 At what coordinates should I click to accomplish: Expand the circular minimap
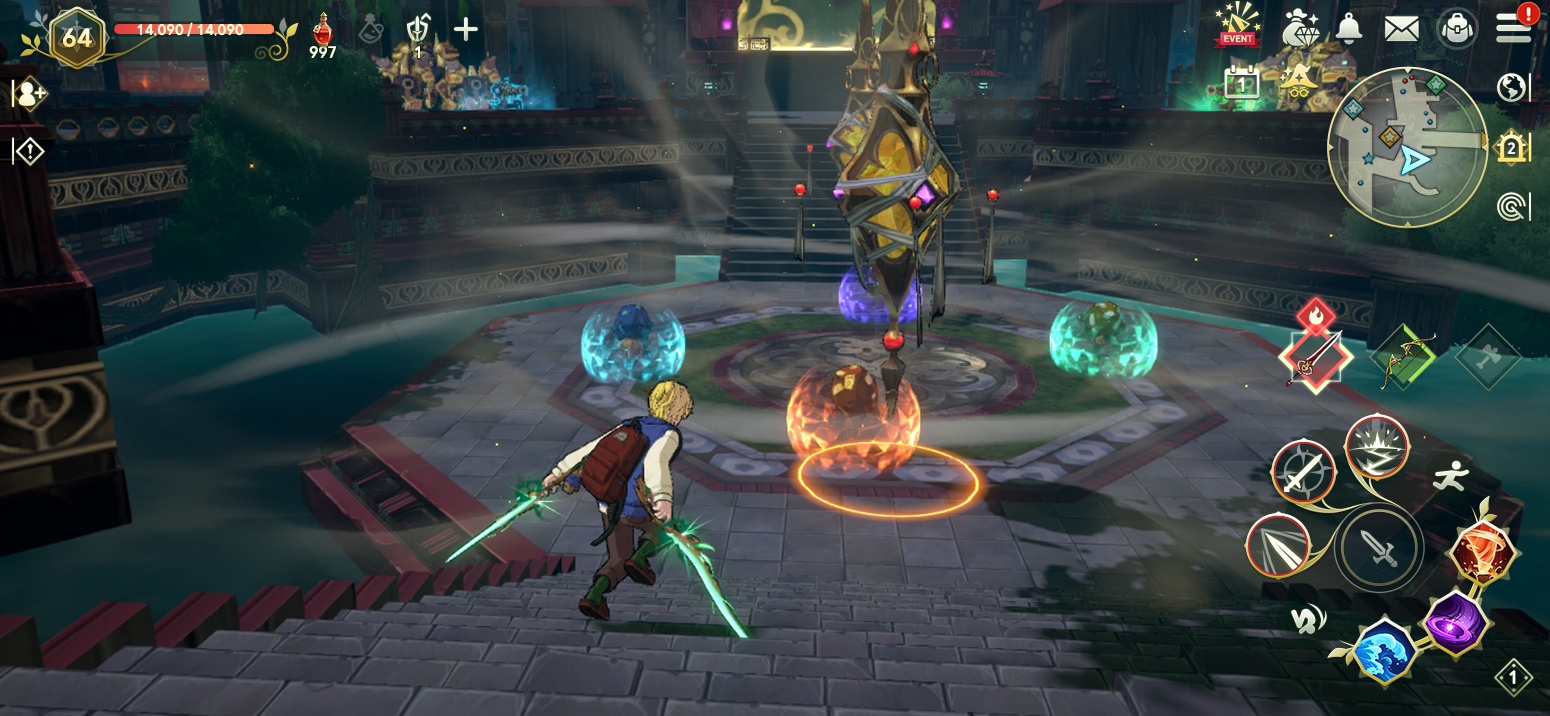point(1407,147)
